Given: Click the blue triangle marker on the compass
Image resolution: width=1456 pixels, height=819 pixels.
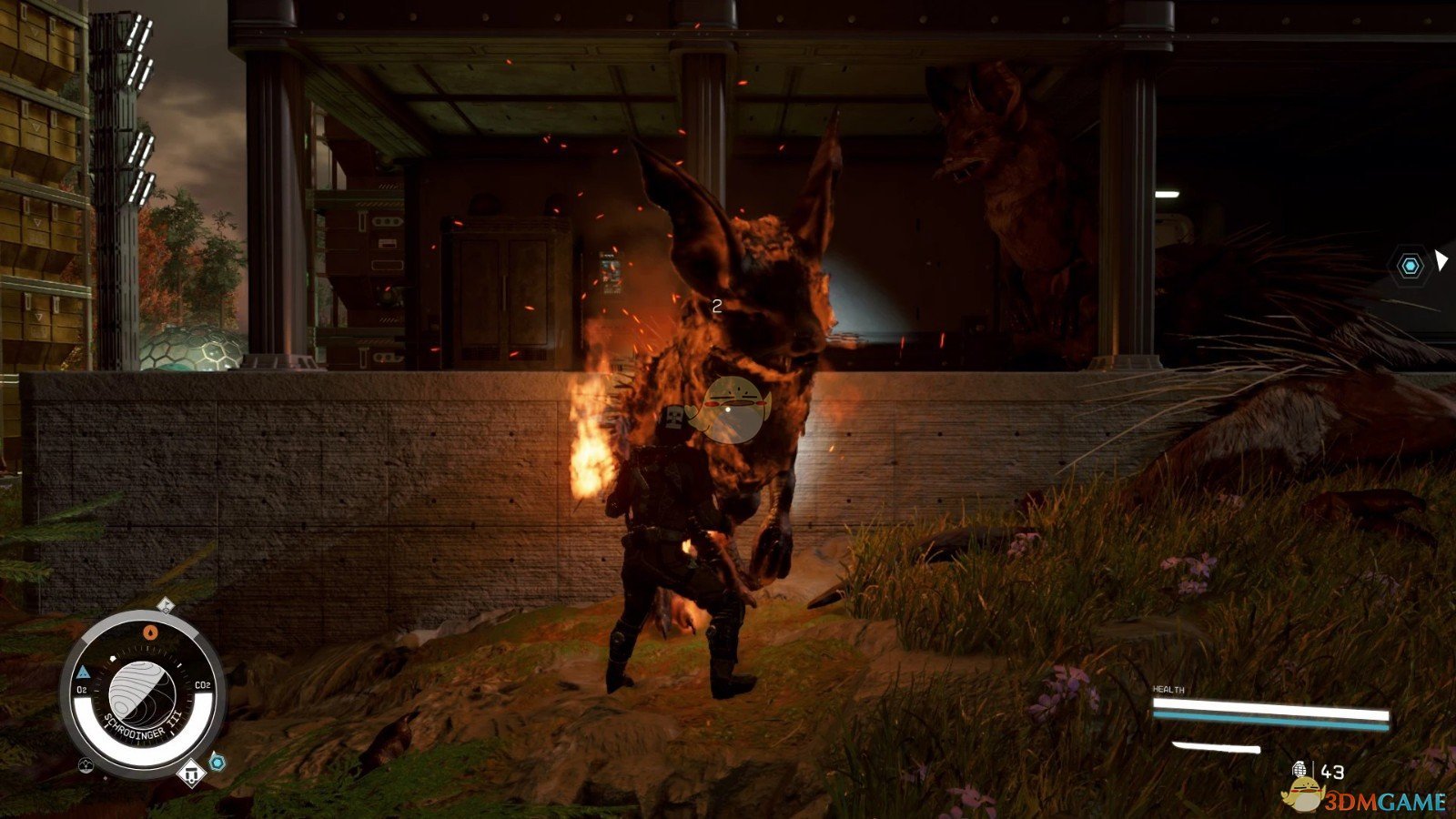Looking at the screenshot, I should 83,672.
